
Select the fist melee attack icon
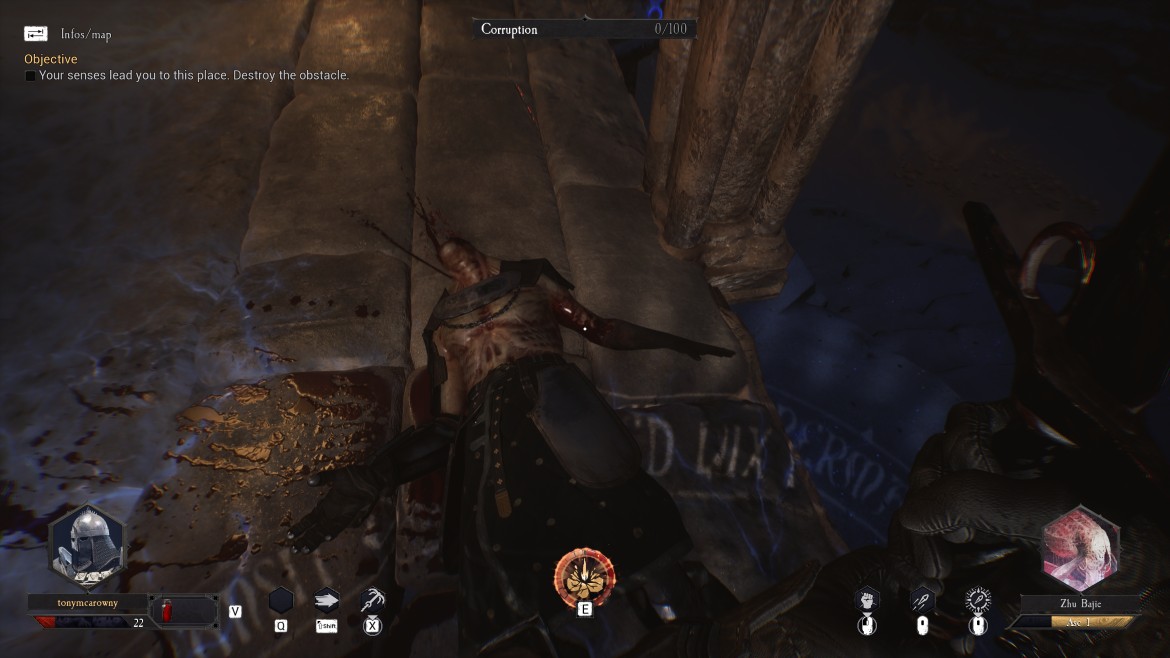pos(867,600)
